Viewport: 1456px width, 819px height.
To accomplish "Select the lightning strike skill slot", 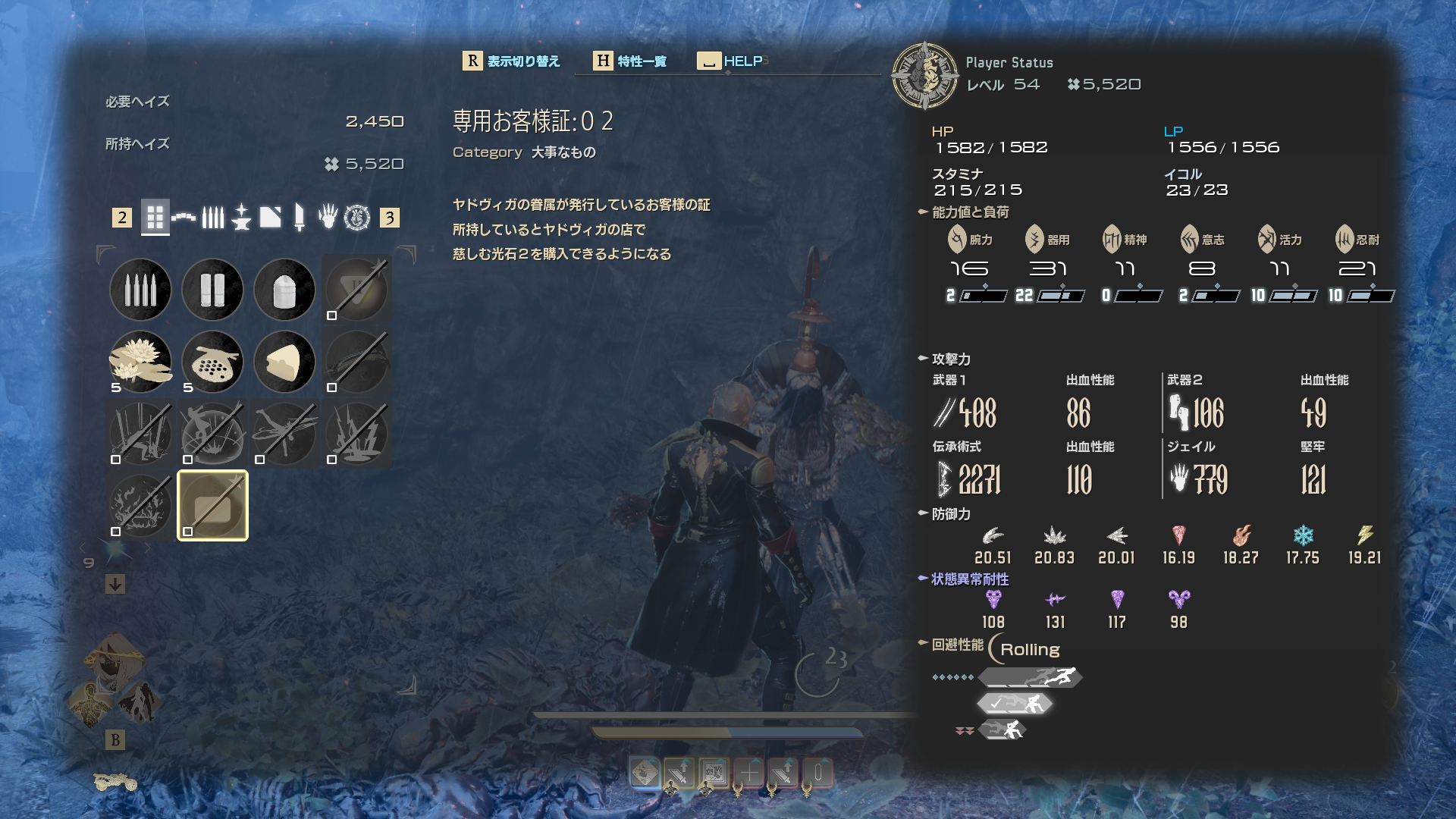I will [x=356, y=434].
